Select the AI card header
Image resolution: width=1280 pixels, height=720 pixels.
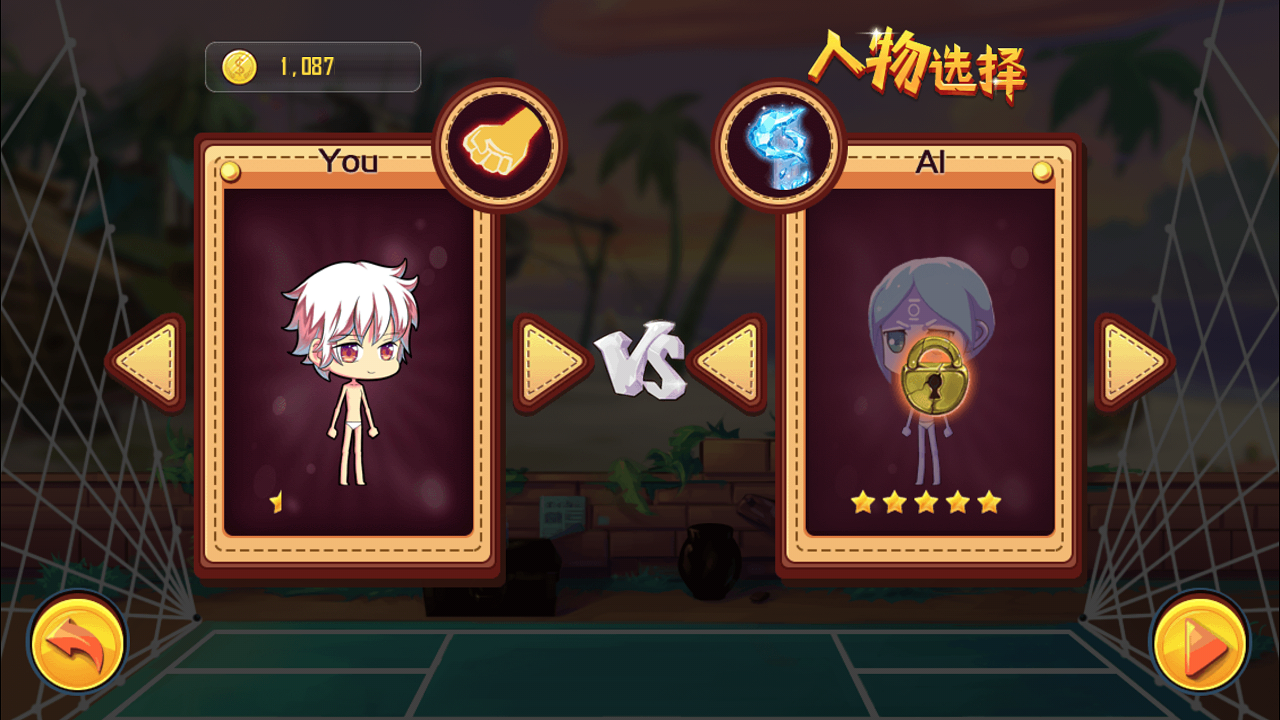(x=930, y=163)
